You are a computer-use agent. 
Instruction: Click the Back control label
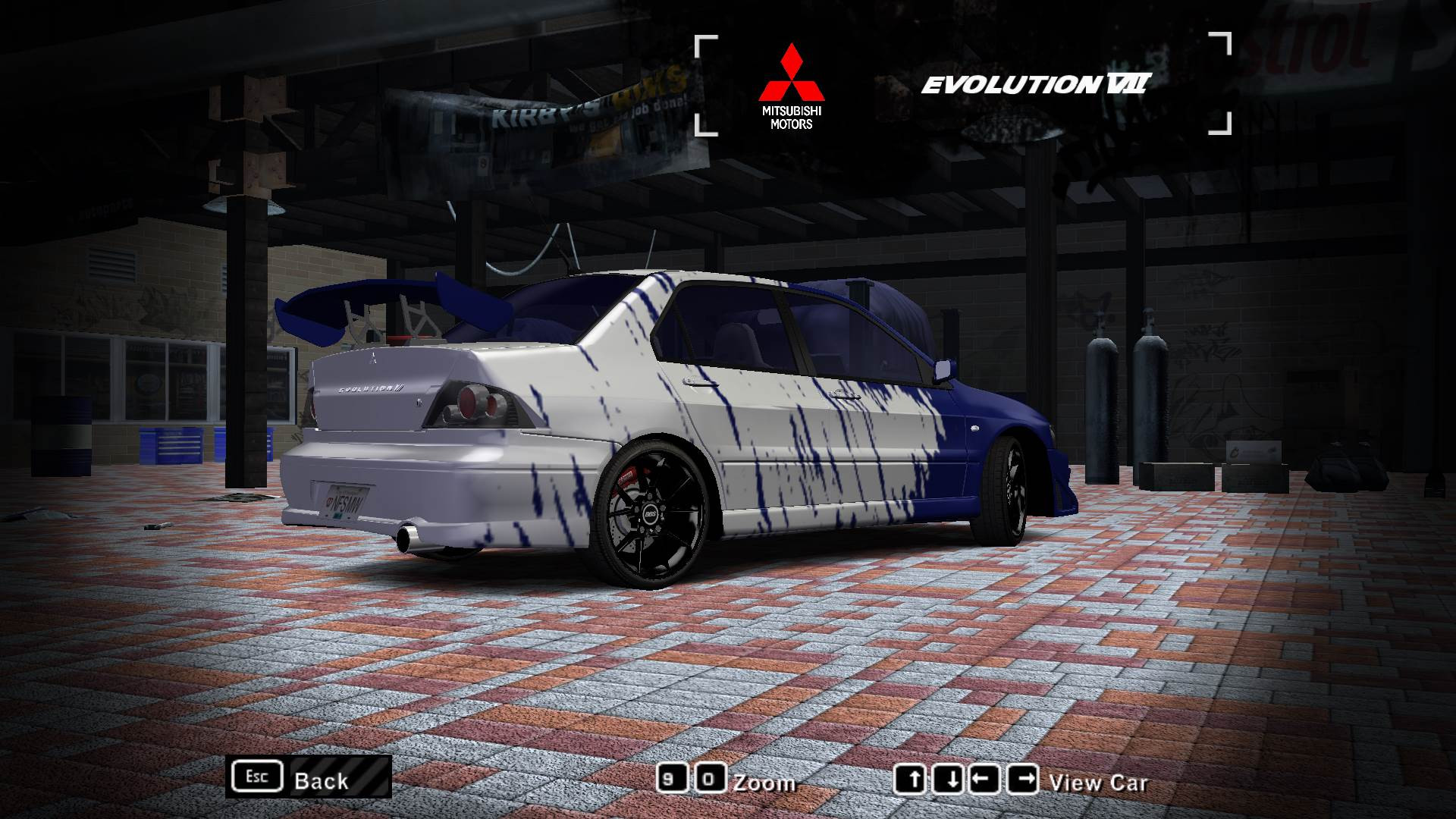(x=322, y=781)
